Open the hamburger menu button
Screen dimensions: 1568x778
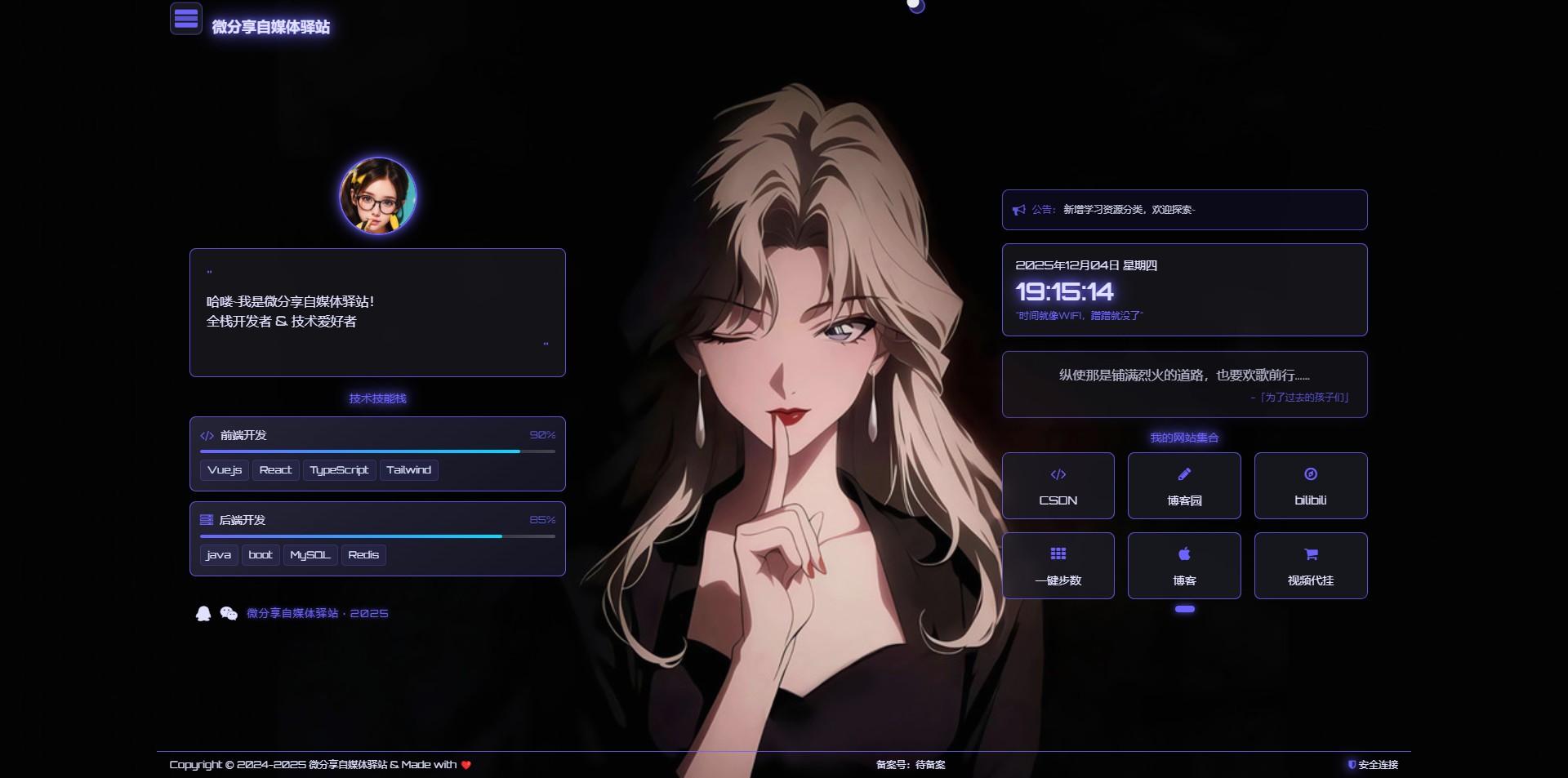tap(186, 18)
